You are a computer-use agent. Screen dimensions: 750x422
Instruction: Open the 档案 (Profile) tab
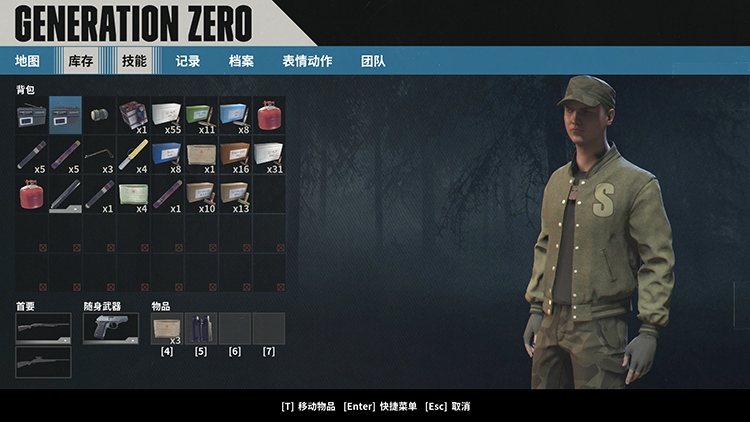[x=241, y=61]
